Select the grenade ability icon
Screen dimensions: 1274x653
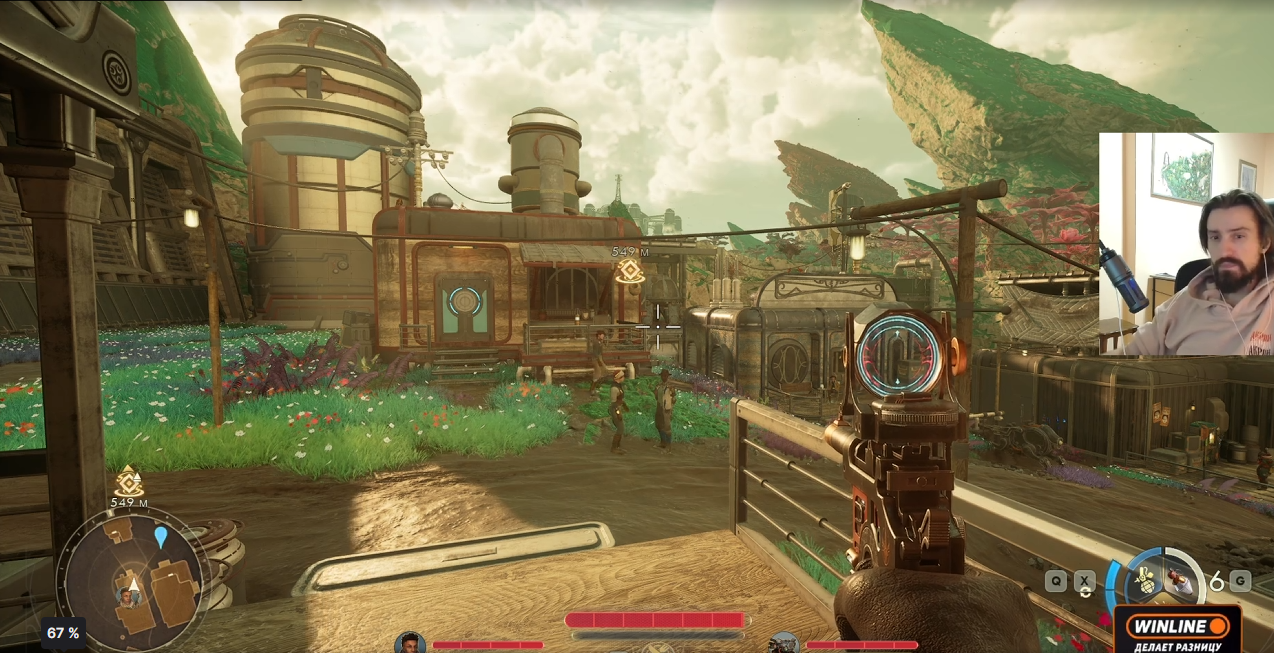(1144, 579)
